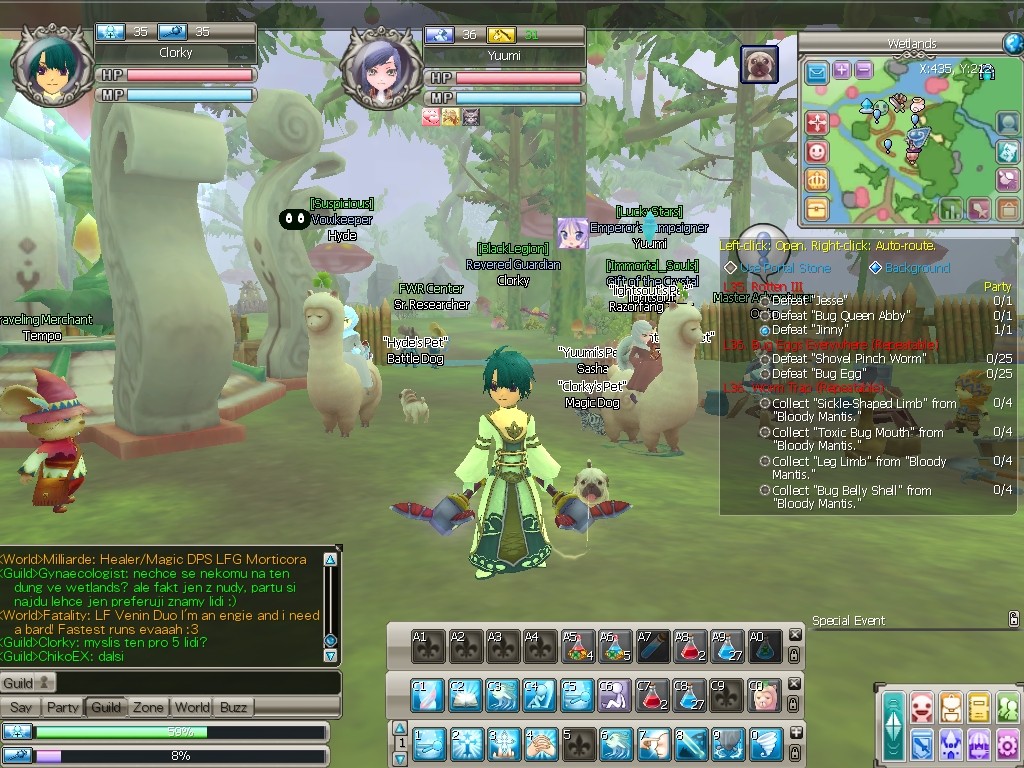The width and height of the screenshot is (1024, 768).
Task: Activate the open book skill in slot C2
Action: (466, 695)
